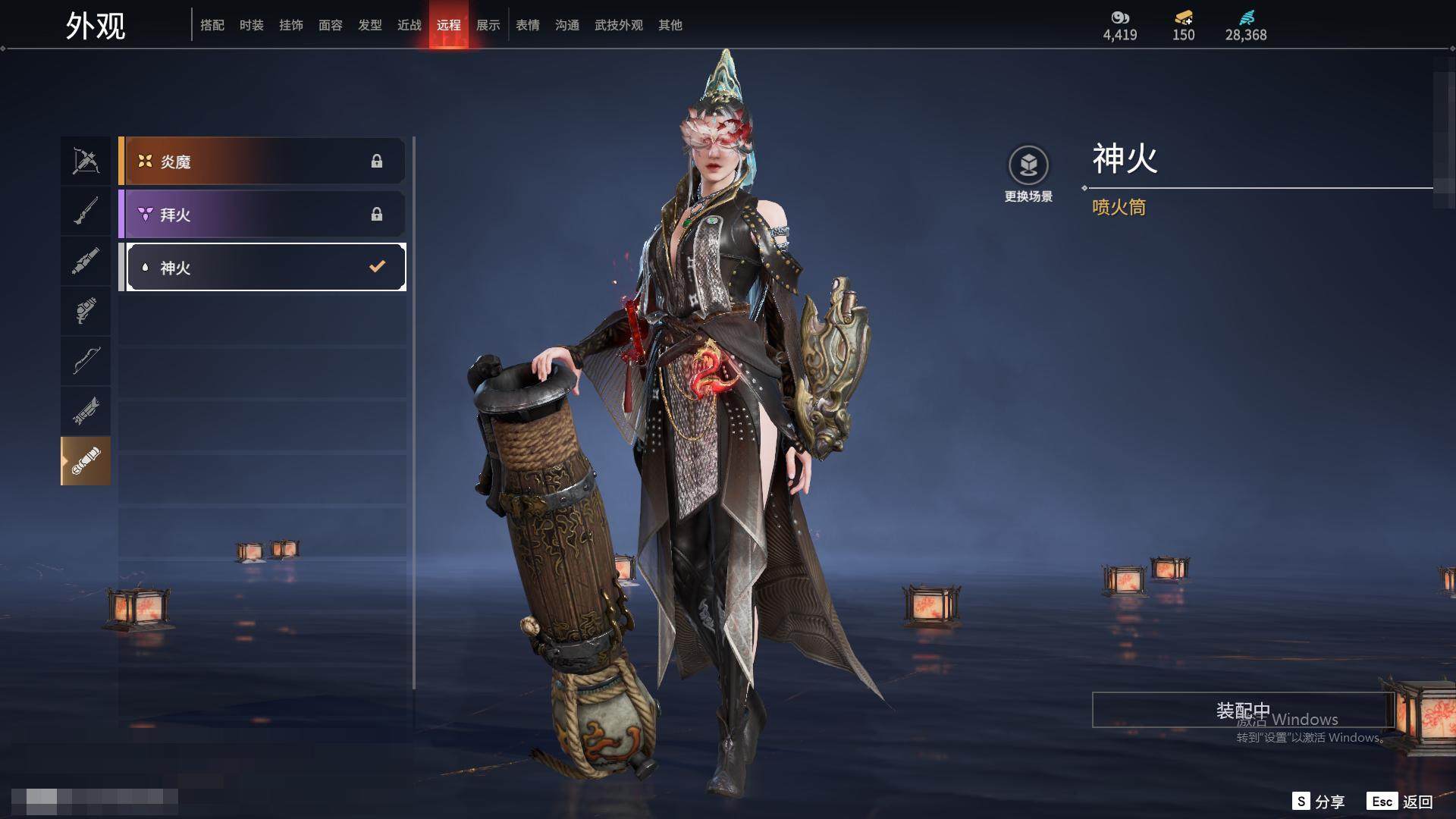Image resolution: width=1456 pixels, height=819 pixels.
Task: Choose the locked 拜火 skin
Action: click(262, 214)
